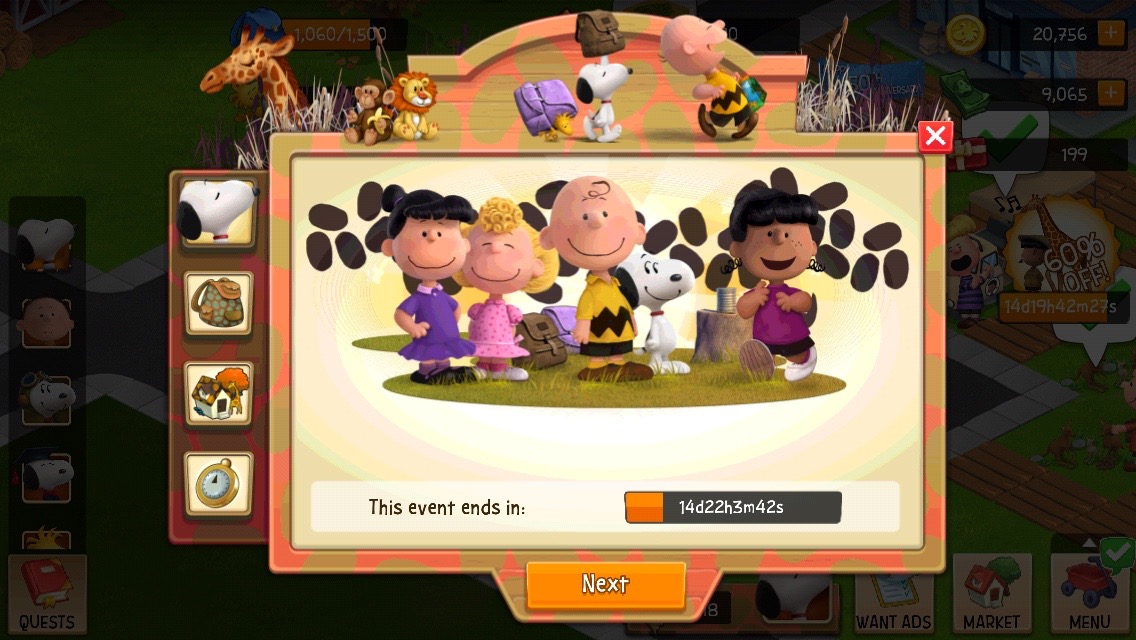Close the event popup with red X
Screen dimensions: 1136x640
click(x=935, y=136)
